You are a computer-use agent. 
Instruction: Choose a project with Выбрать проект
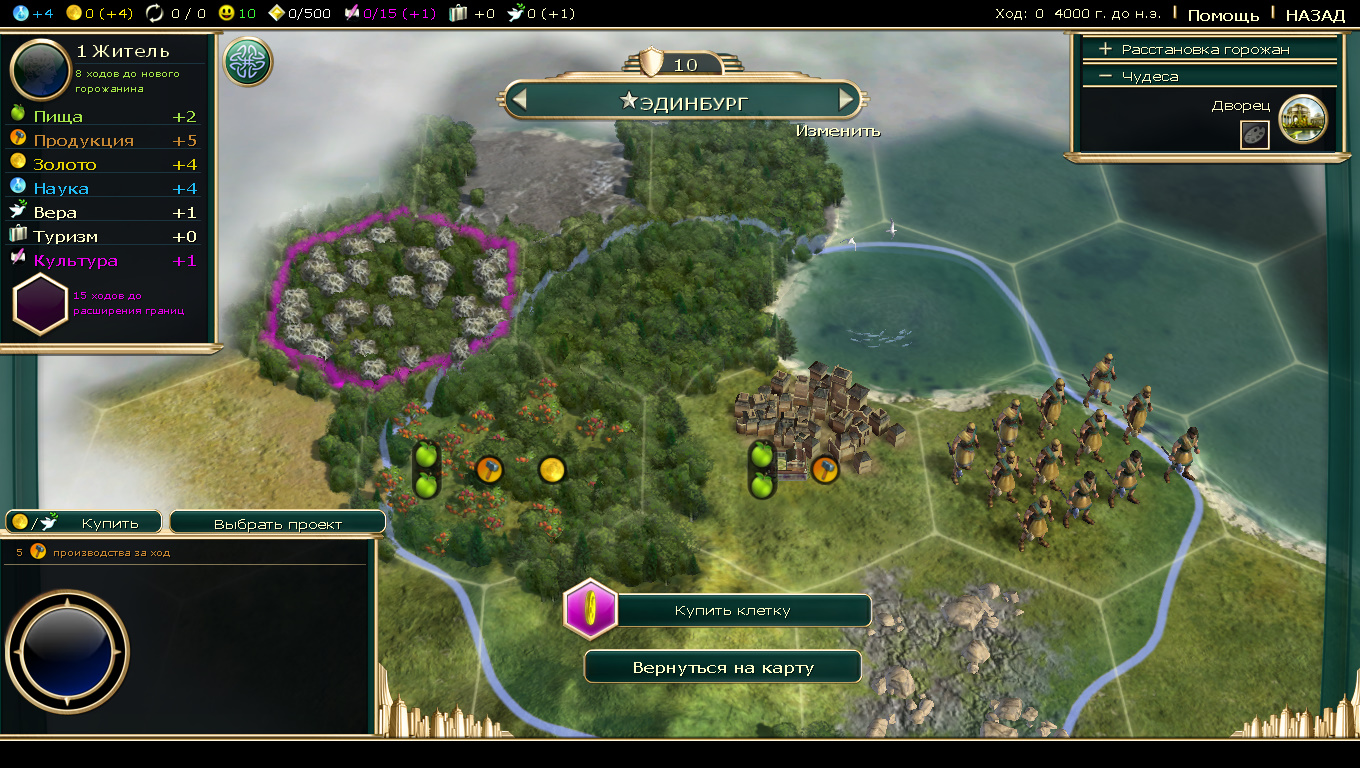coord(277,523)
